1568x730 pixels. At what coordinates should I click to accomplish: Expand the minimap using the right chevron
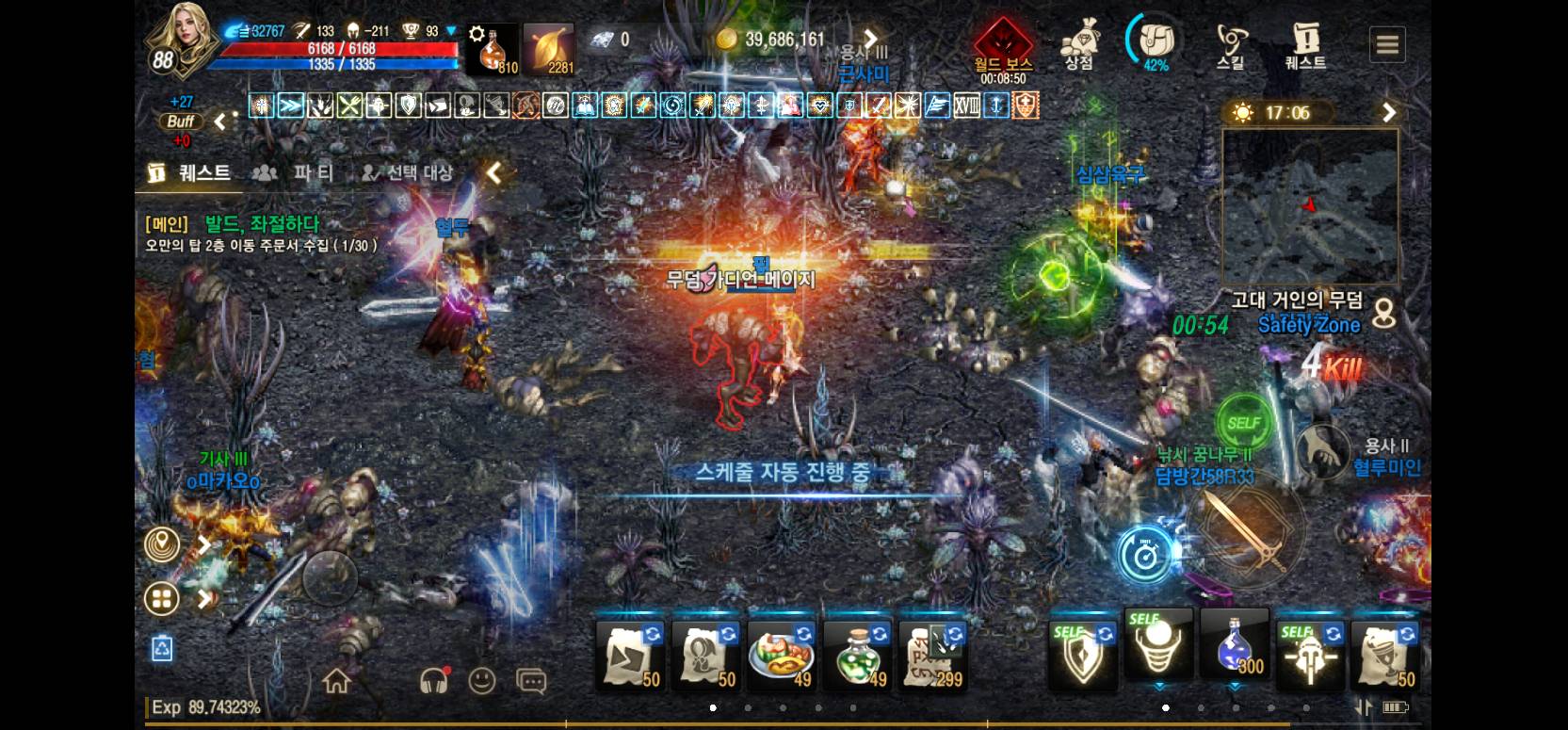(x=1389, y=112)
